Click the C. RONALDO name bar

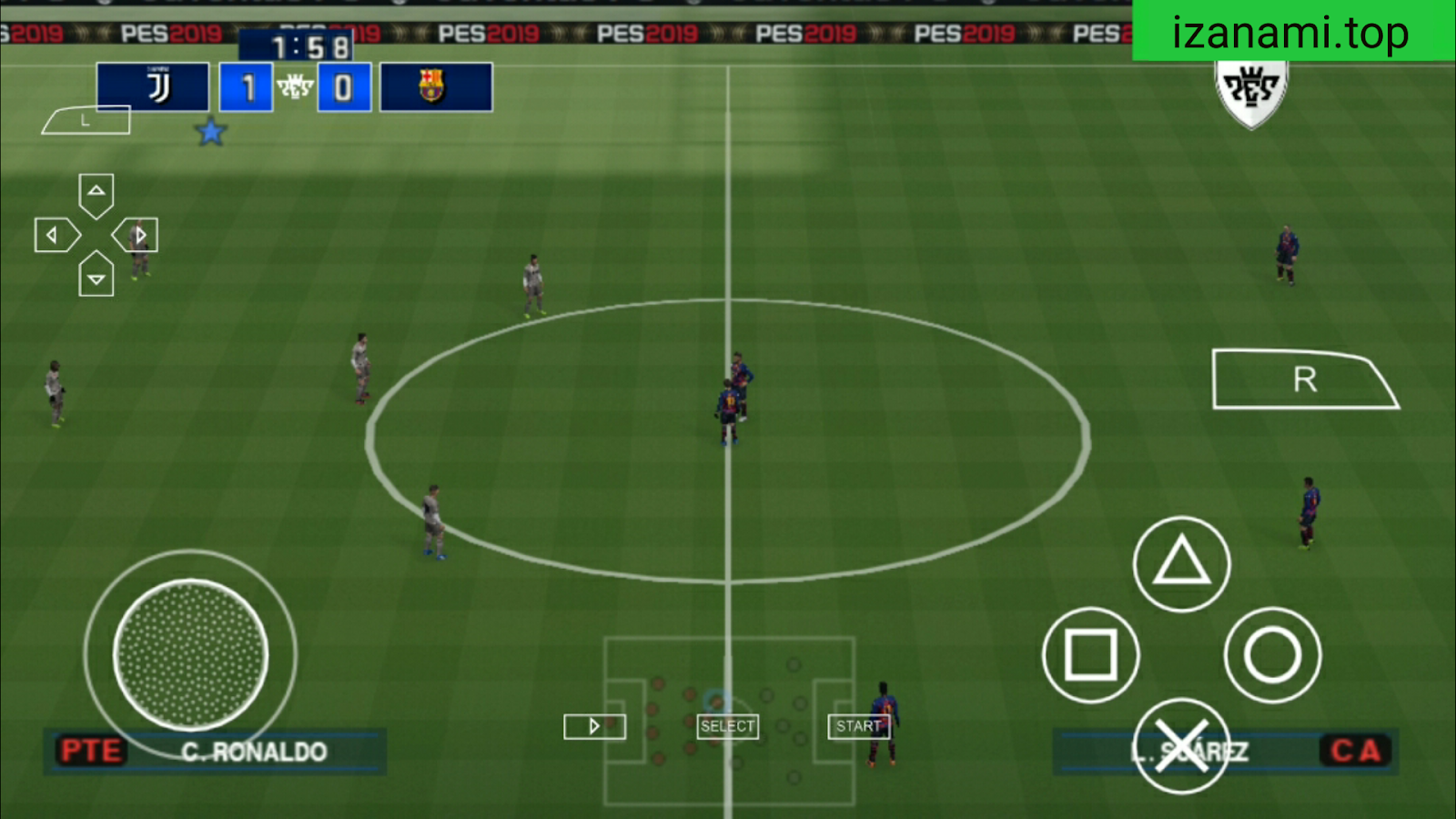point(253,753)
